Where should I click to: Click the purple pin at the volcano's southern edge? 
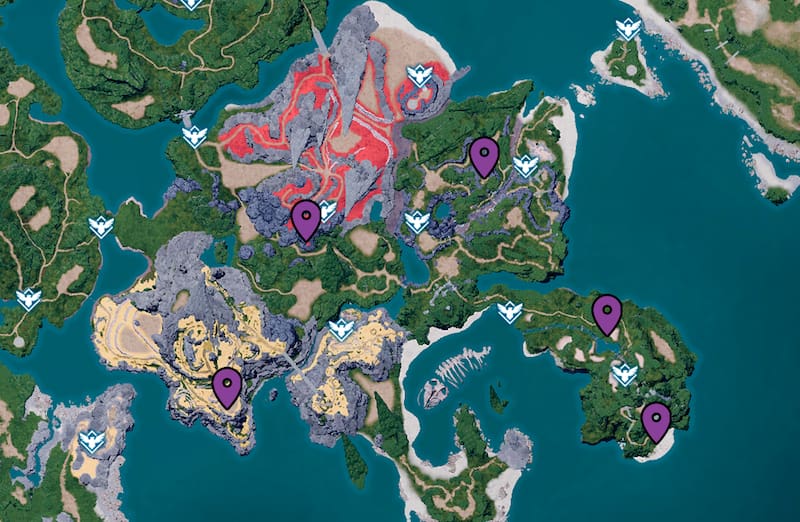click(x=306, y=218)
